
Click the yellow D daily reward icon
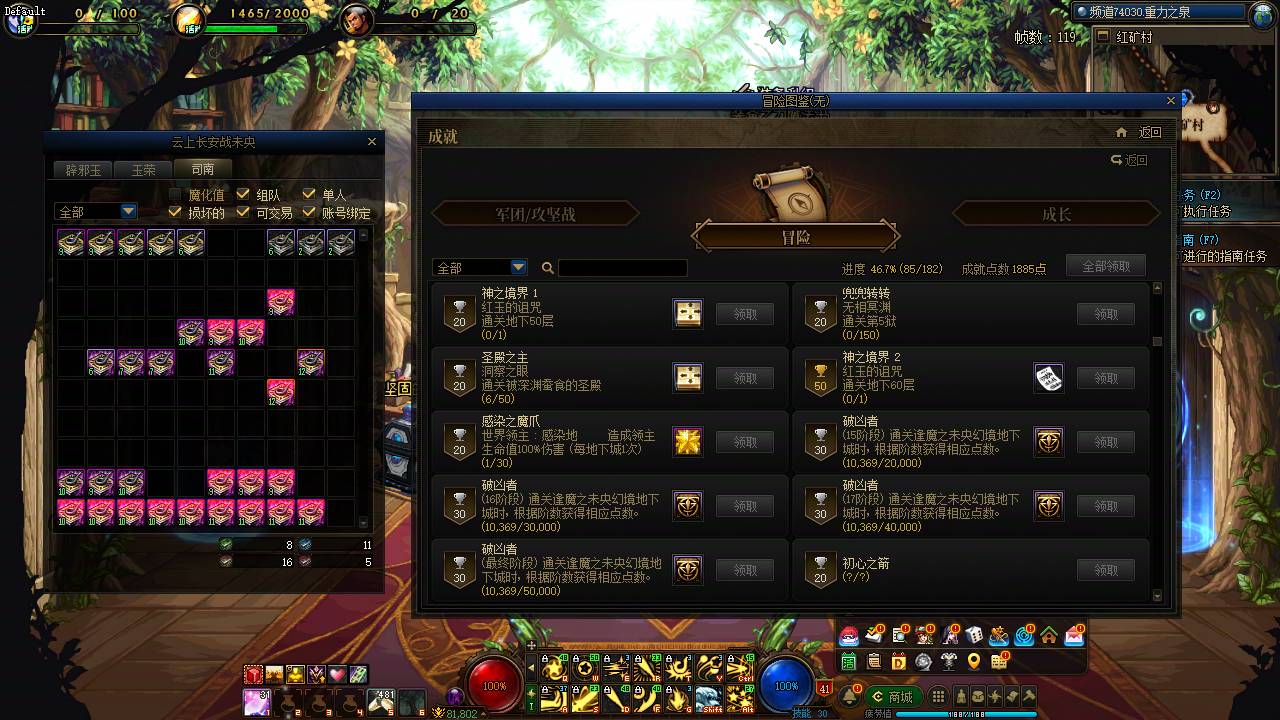click(899, 661)
